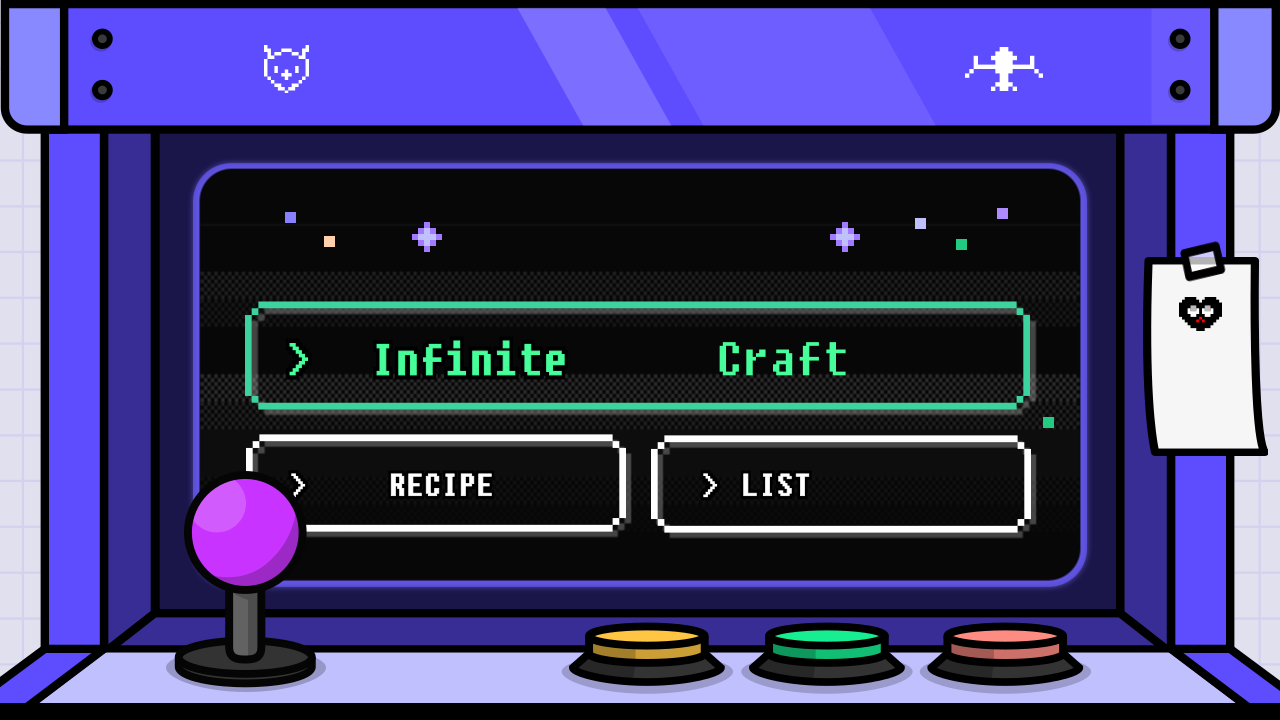1280x720 pixels.
Task: Click the arrow chevron inside the RECIPE box
Action: tap(295, 486)
